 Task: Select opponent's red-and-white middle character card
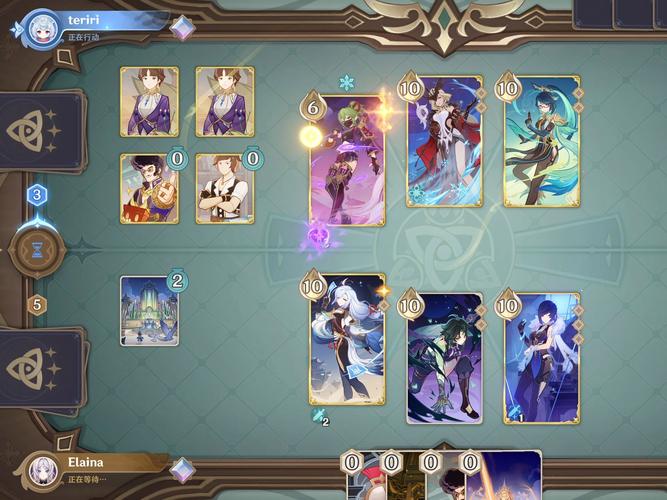(x=444, y=142)
